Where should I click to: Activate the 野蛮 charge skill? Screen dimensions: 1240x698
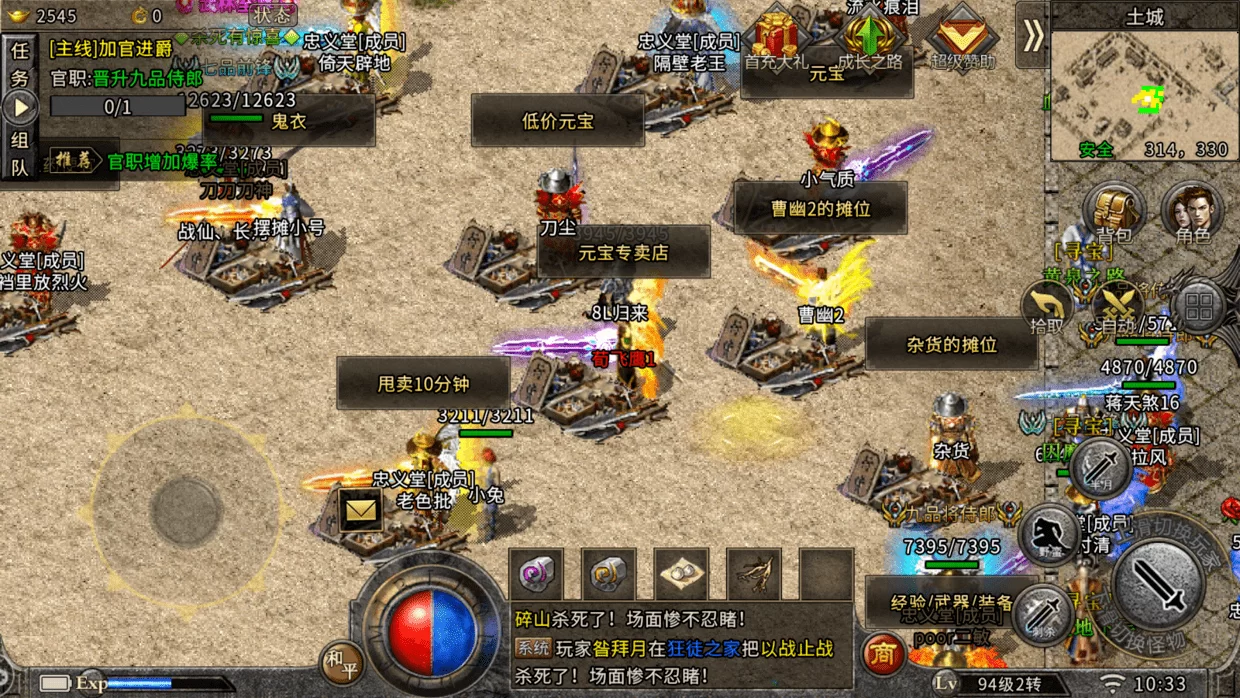(1049, 535)
